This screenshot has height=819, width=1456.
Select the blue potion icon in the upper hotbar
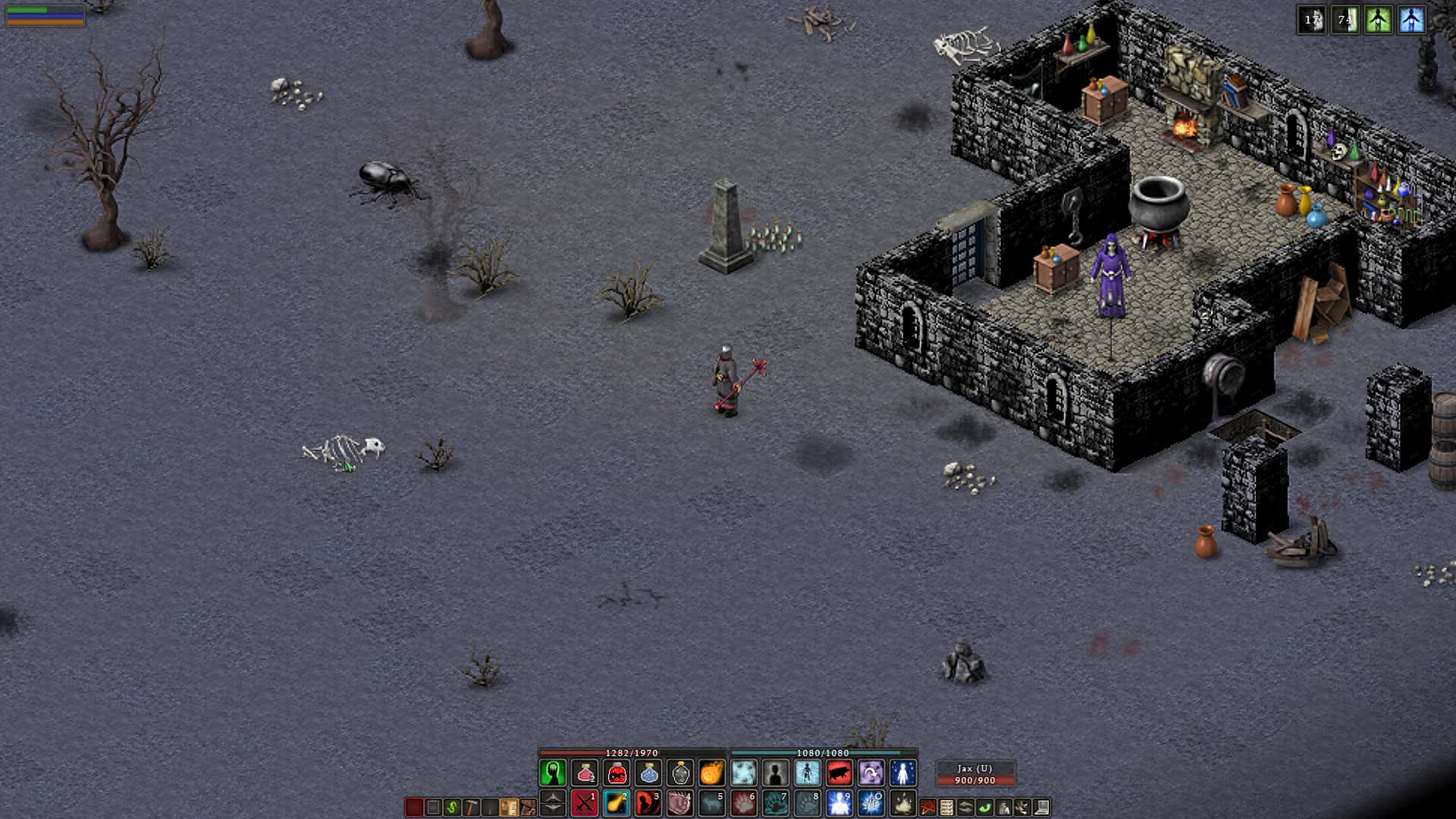click(x=647, y=774)
